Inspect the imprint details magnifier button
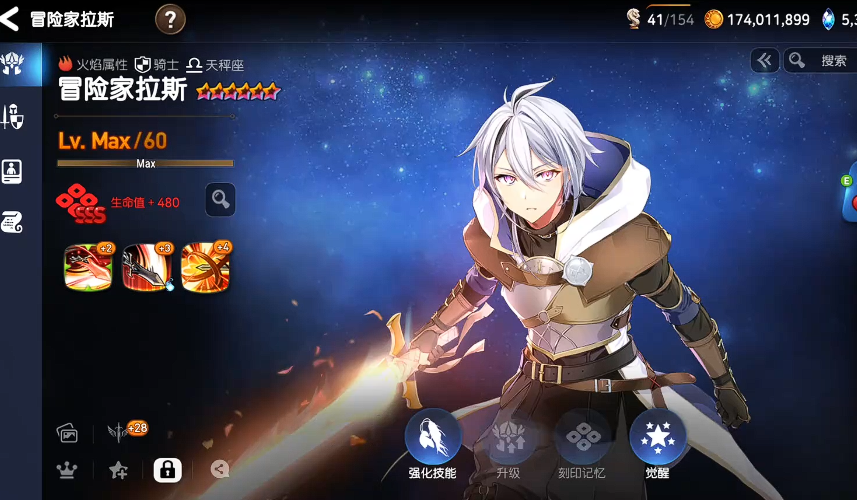Image resolution: width=857 pixels, height=500 pixels. point(220,200)
